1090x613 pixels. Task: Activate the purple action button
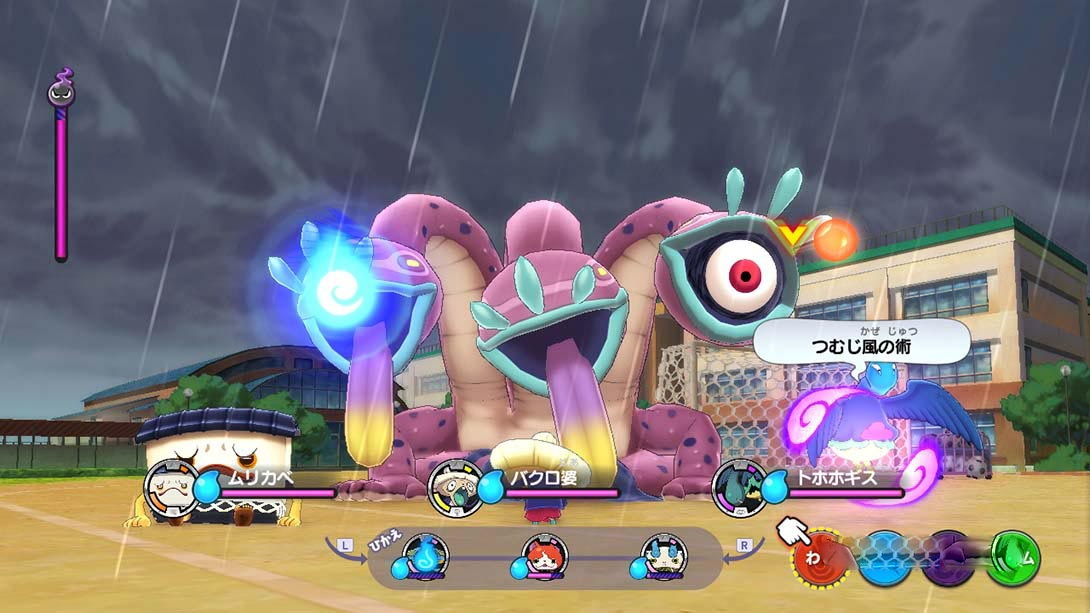click(948, 558)
